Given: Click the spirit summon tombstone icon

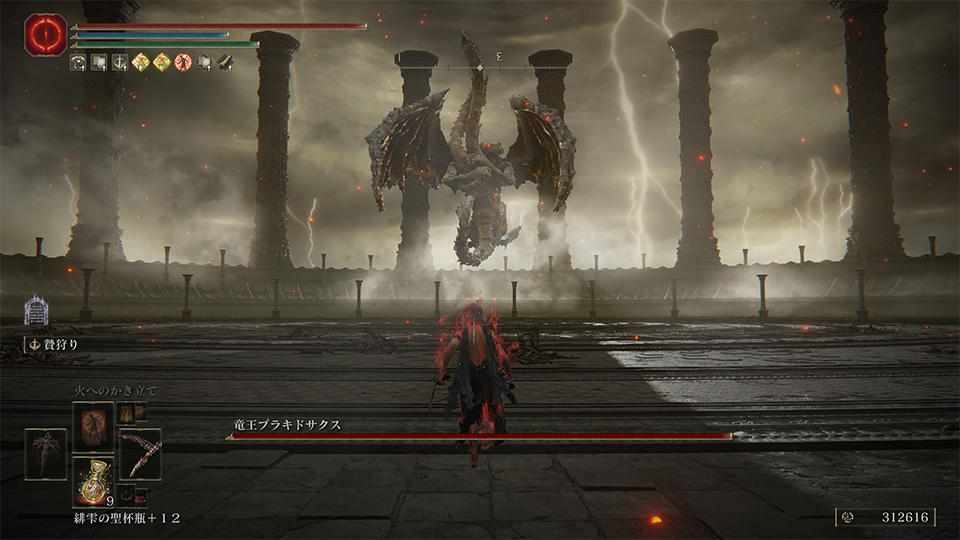Looking at the screenshot, I should point(37,309).
